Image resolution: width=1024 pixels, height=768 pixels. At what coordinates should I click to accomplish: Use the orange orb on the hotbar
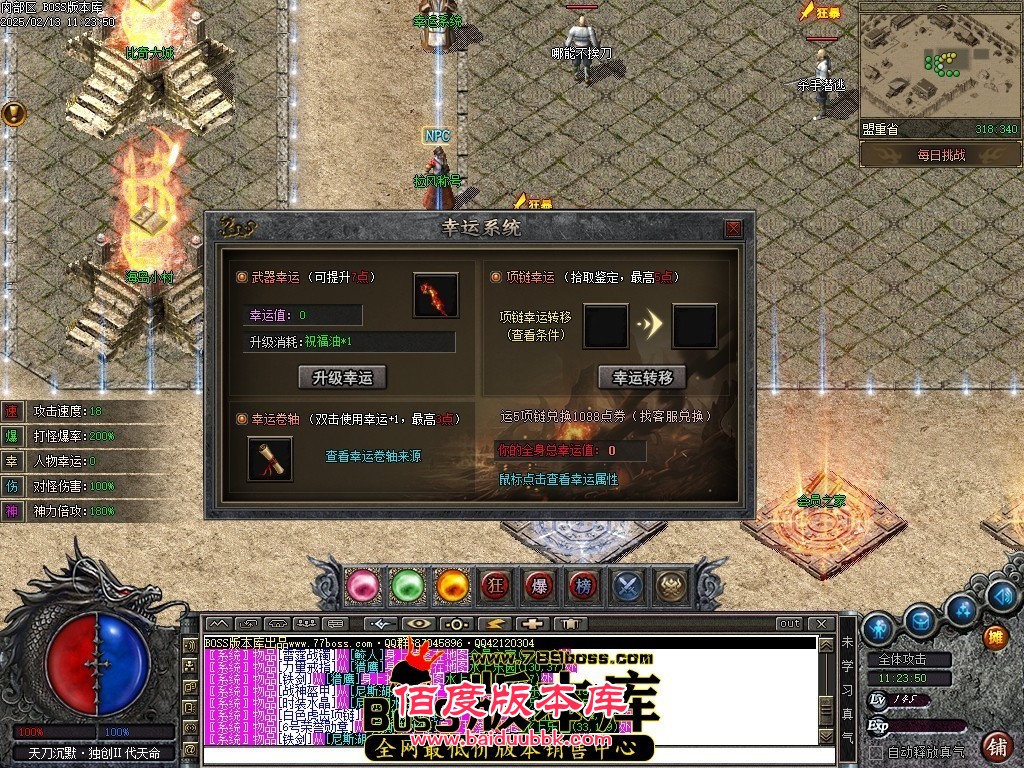[x=452, y=584]
